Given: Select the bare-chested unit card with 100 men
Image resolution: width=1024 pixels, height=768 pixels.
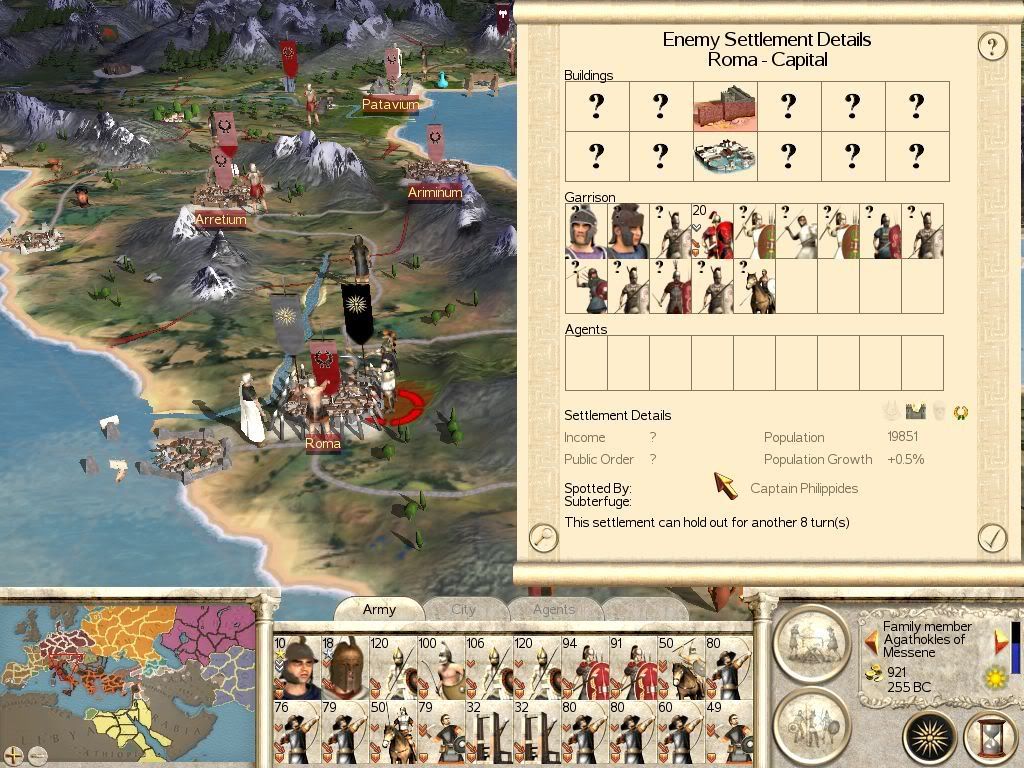Looking at the screenshot, I should pyautogui.click(x=438, y=667).
